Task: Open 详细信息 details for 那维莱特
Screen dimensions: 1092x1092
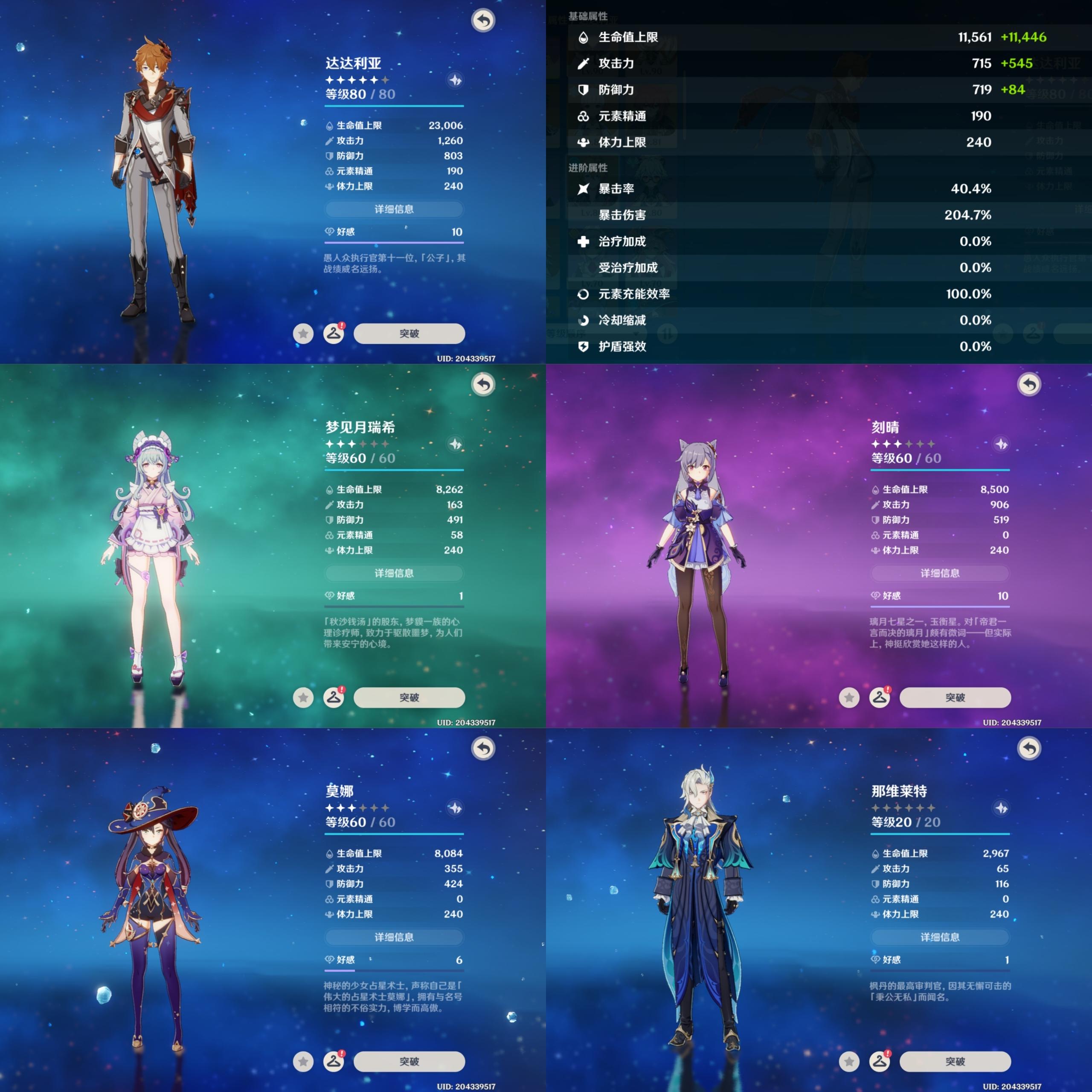Action: click(x=940, y=937)
